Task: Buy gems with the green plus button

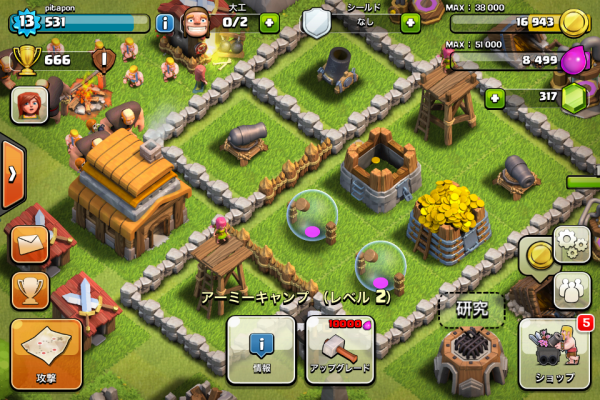Action: pos(494,98)
